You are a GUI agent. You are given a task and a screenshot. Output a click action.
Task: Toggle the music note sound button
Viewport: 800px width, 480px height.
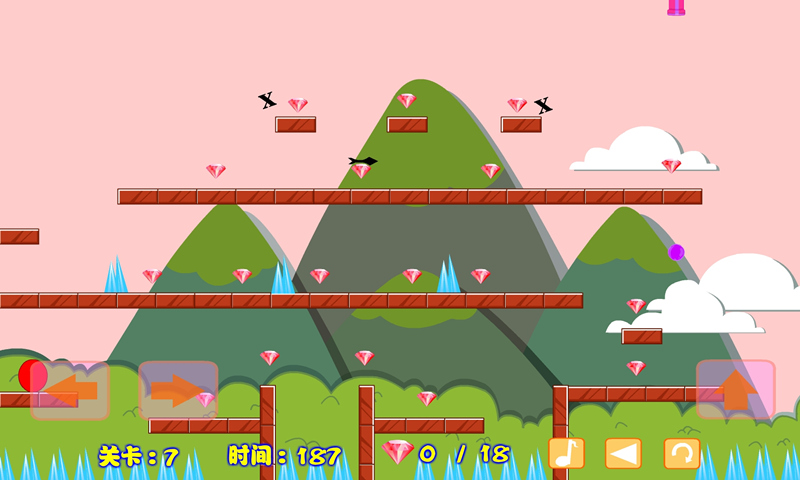point(566,453)
